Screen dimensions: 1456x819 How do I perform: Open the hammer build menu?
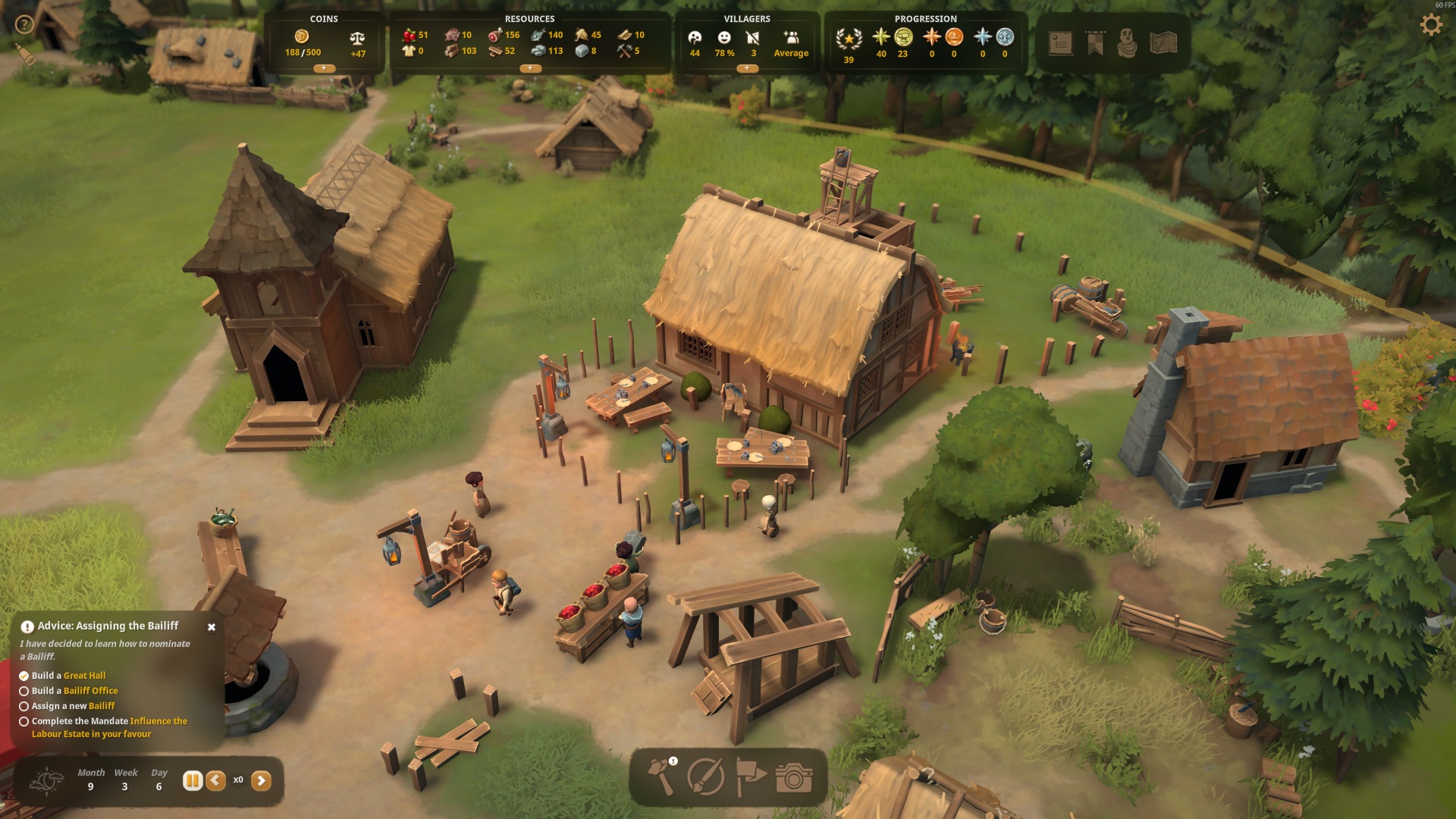pyautogui.click(x=661, y=777)
